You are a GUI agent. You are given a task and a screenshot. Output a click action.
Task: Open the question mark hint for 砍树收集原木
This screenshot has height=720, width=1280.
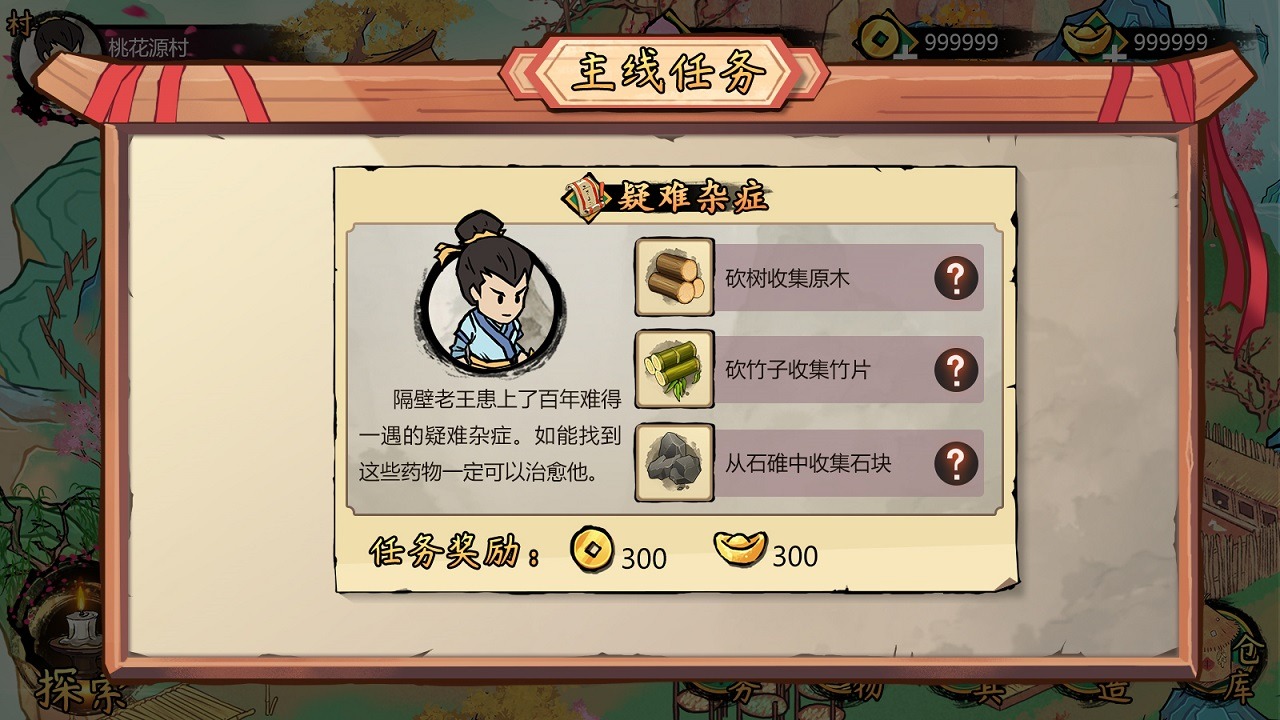pyautogui.click(x=958, y=277)
